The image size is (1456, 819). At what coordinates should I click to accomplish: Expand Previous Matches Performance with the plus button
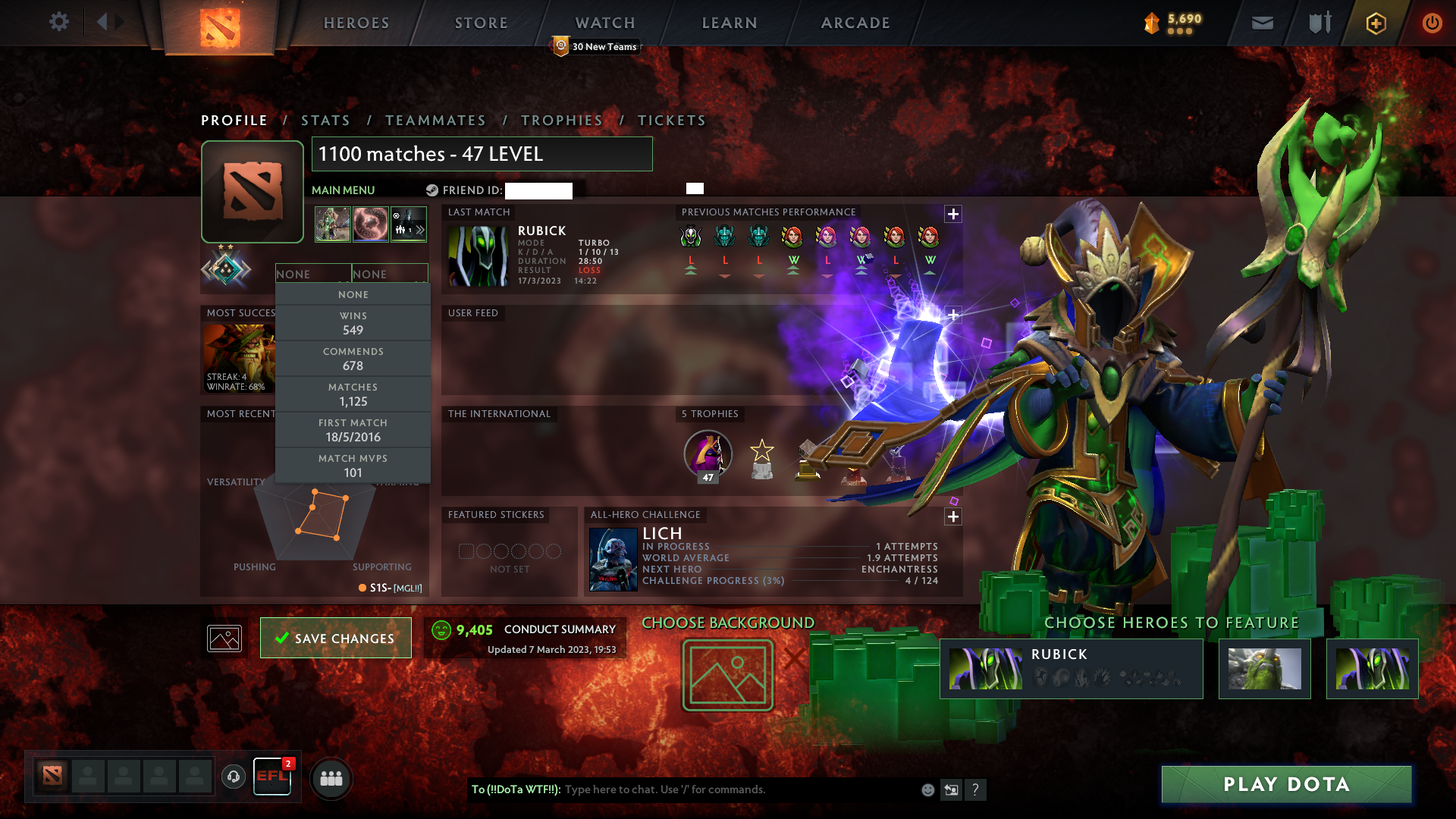pos(953,213)
